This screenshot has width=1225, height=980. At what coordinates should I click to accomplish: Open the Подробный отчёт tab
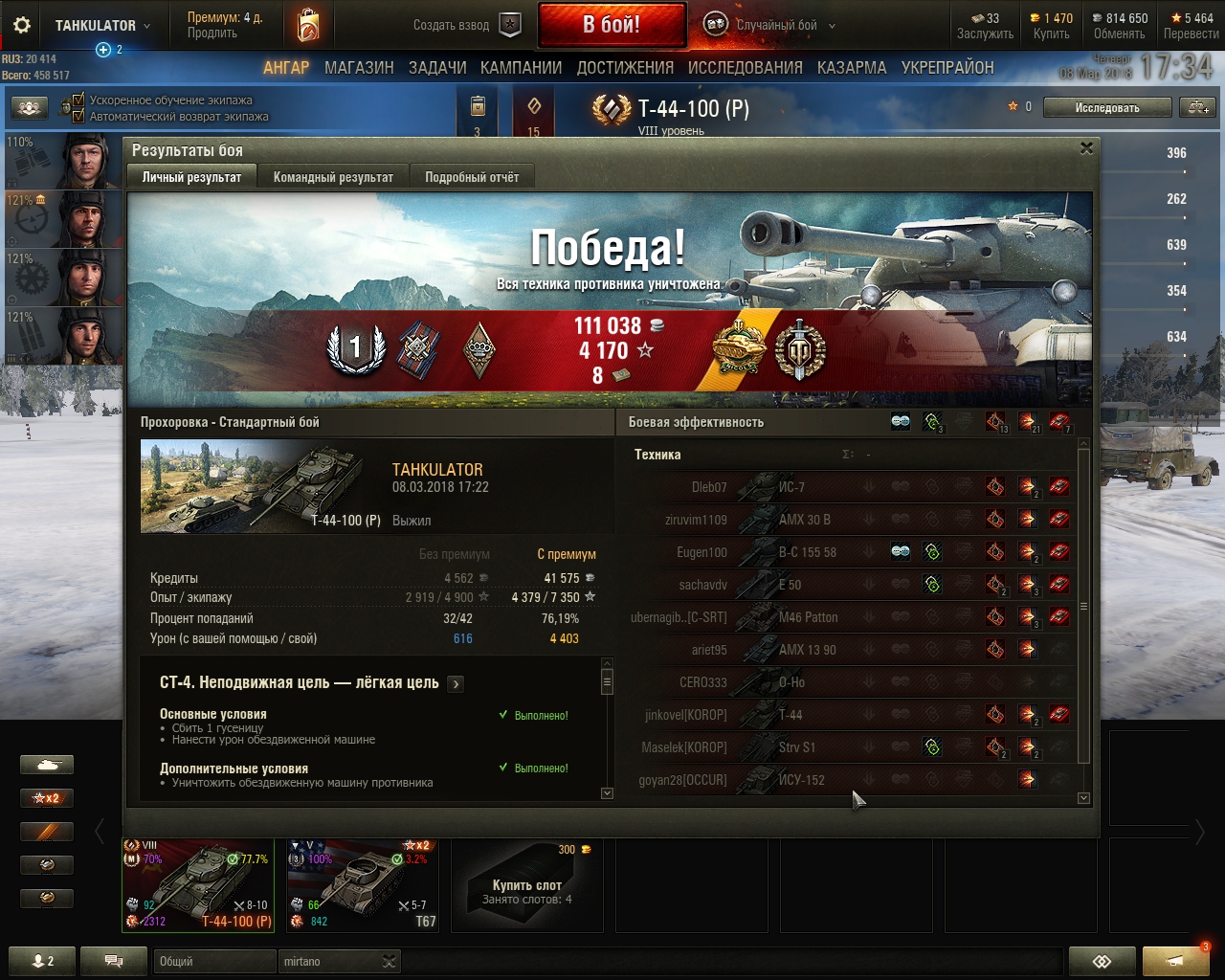[x=472, y=177]
